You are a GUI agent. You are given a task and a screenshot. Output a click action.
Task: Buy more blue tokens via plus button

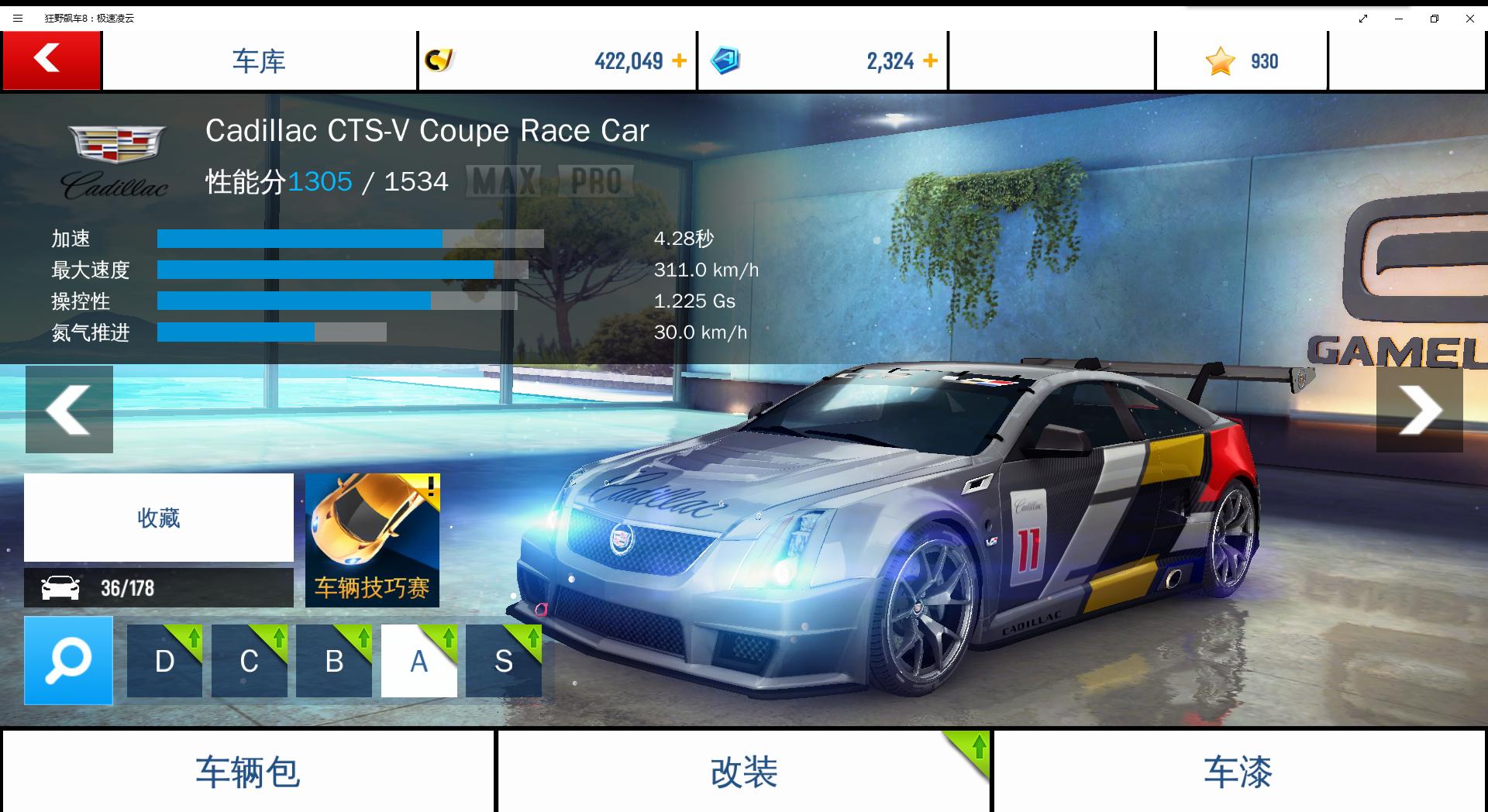pyautogui.click(x=930, y=60)
